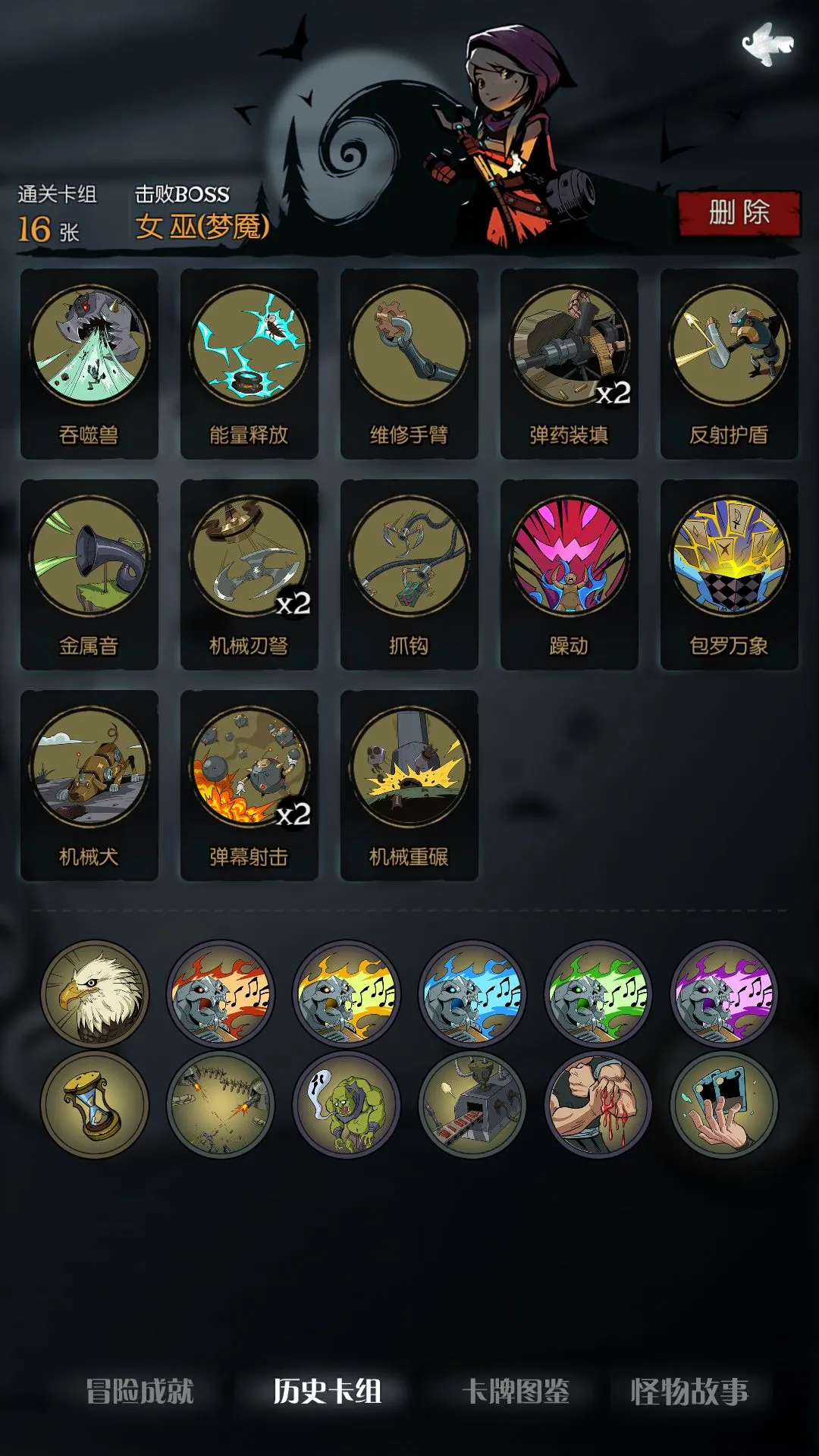Select the 弹幕射击 card
Viewport: 819px width, 1456px height.
(249, 785)
